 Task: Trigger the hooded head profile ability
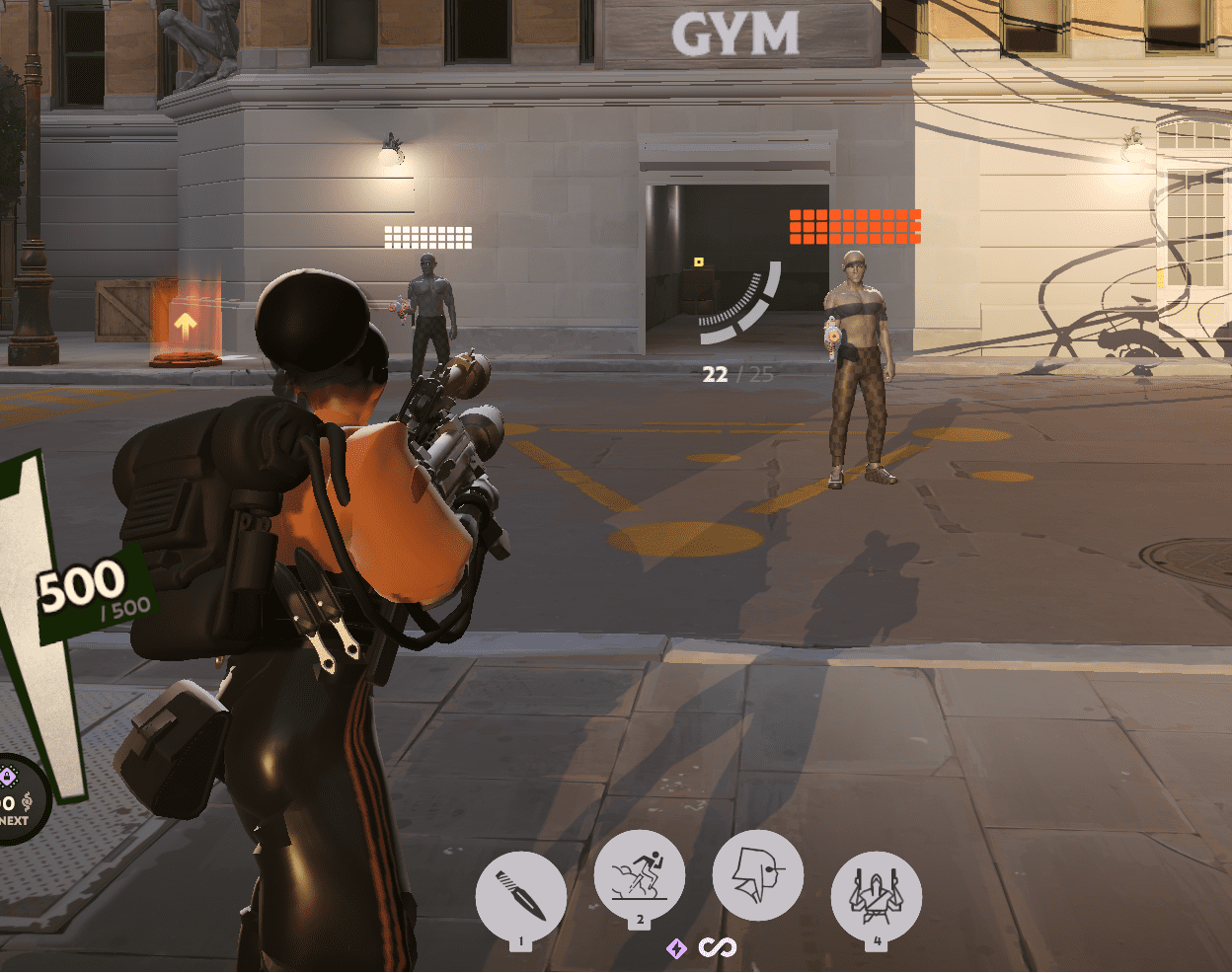tap(757, 875)
